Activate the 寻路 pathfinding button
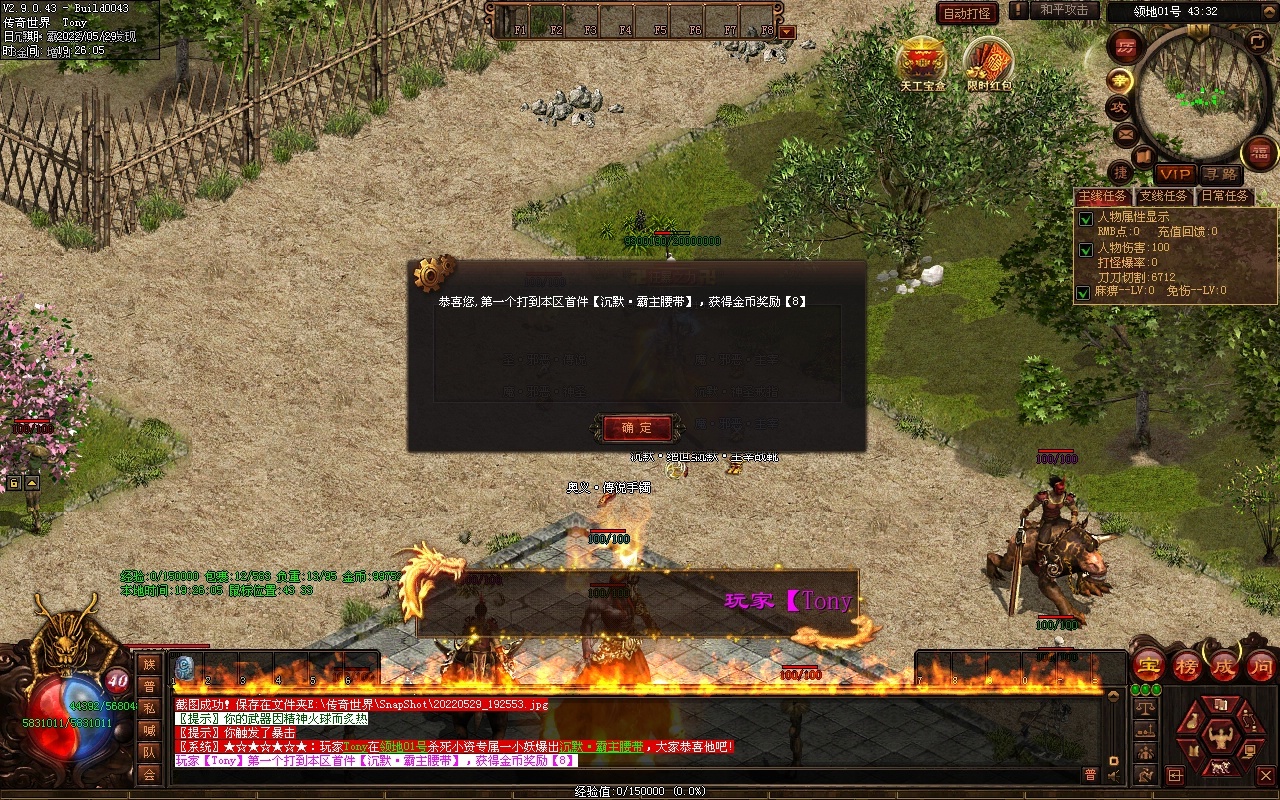The image size is (1280, 800). point(1219,175)
